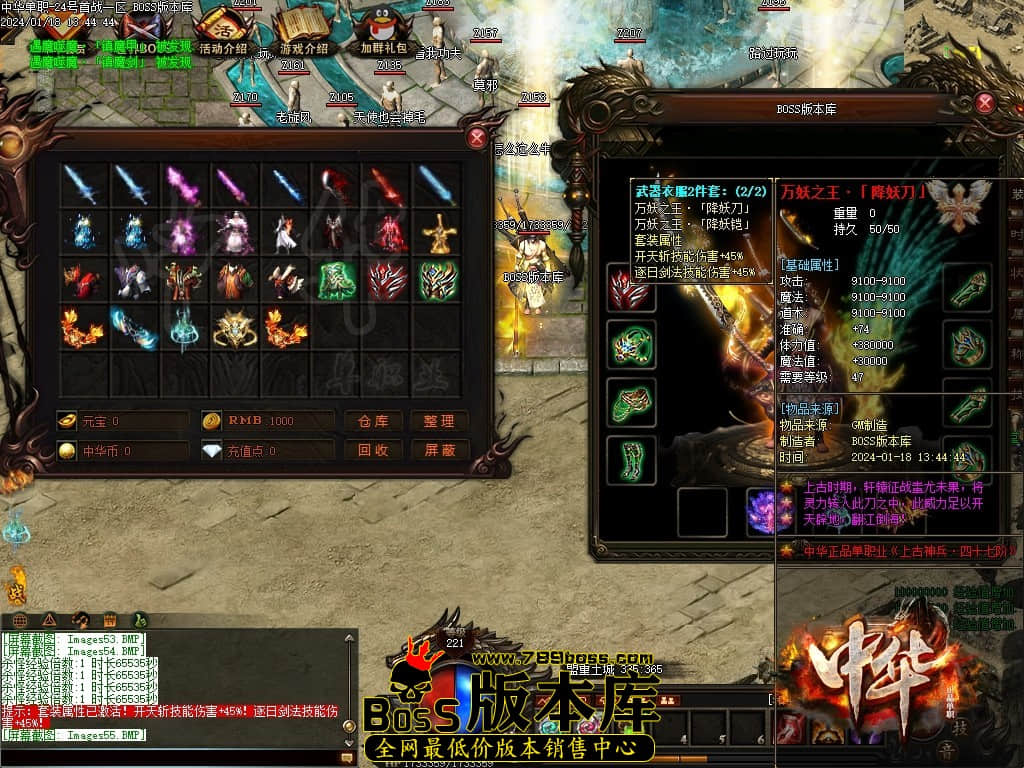
Task: Open the 游戏介绍 game guide book
Action: click(x=303, y=30)
